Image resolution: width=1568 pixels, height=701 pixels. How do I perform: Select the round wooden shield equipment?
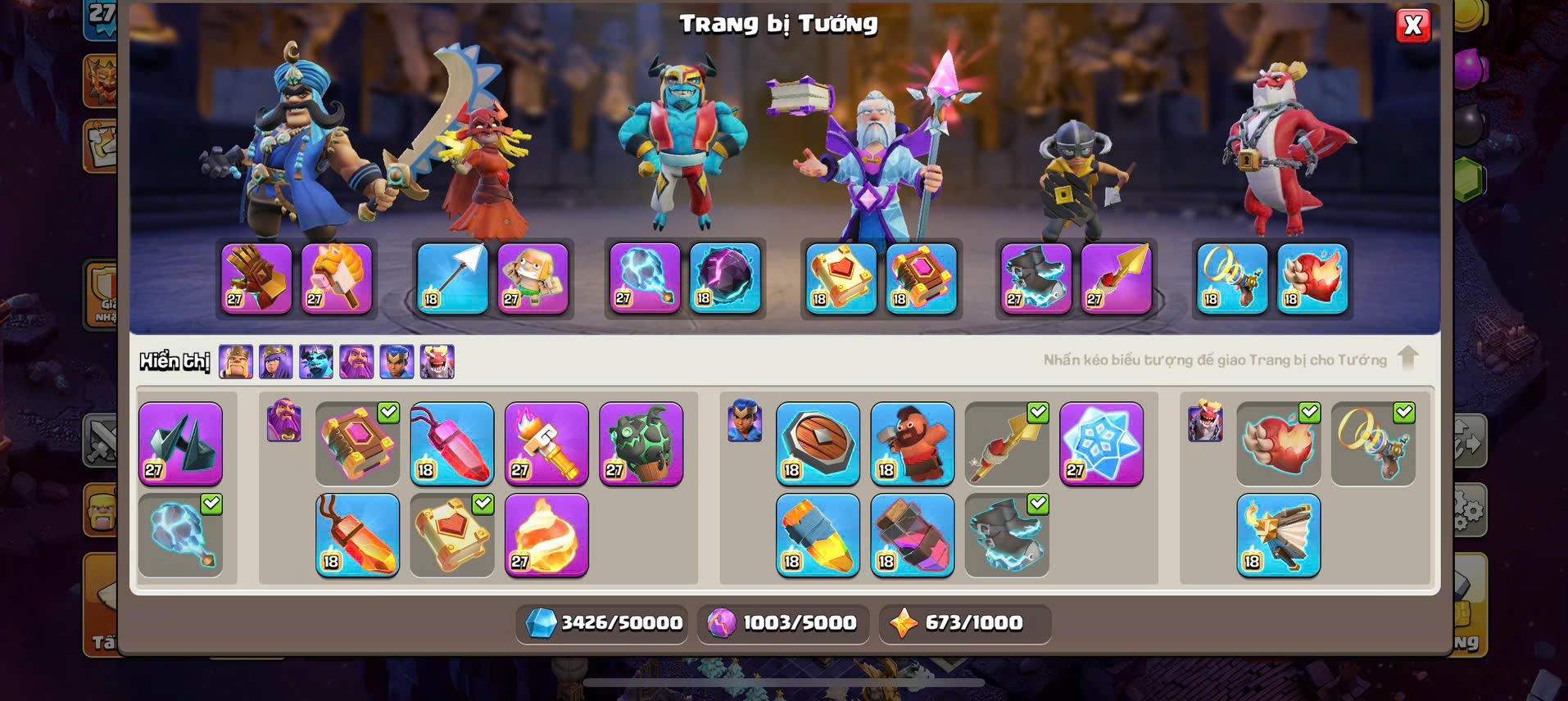pos(818,444)
